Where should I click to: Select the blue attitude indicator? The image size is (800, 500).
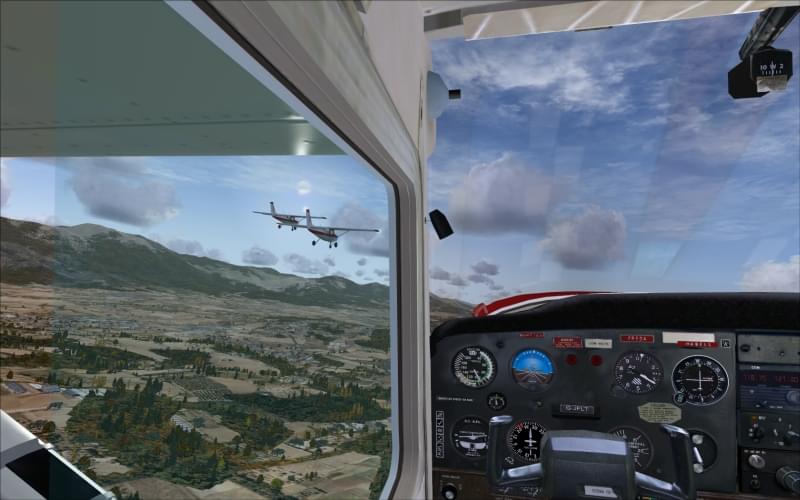pyautogui.click(x=532, y=367)
